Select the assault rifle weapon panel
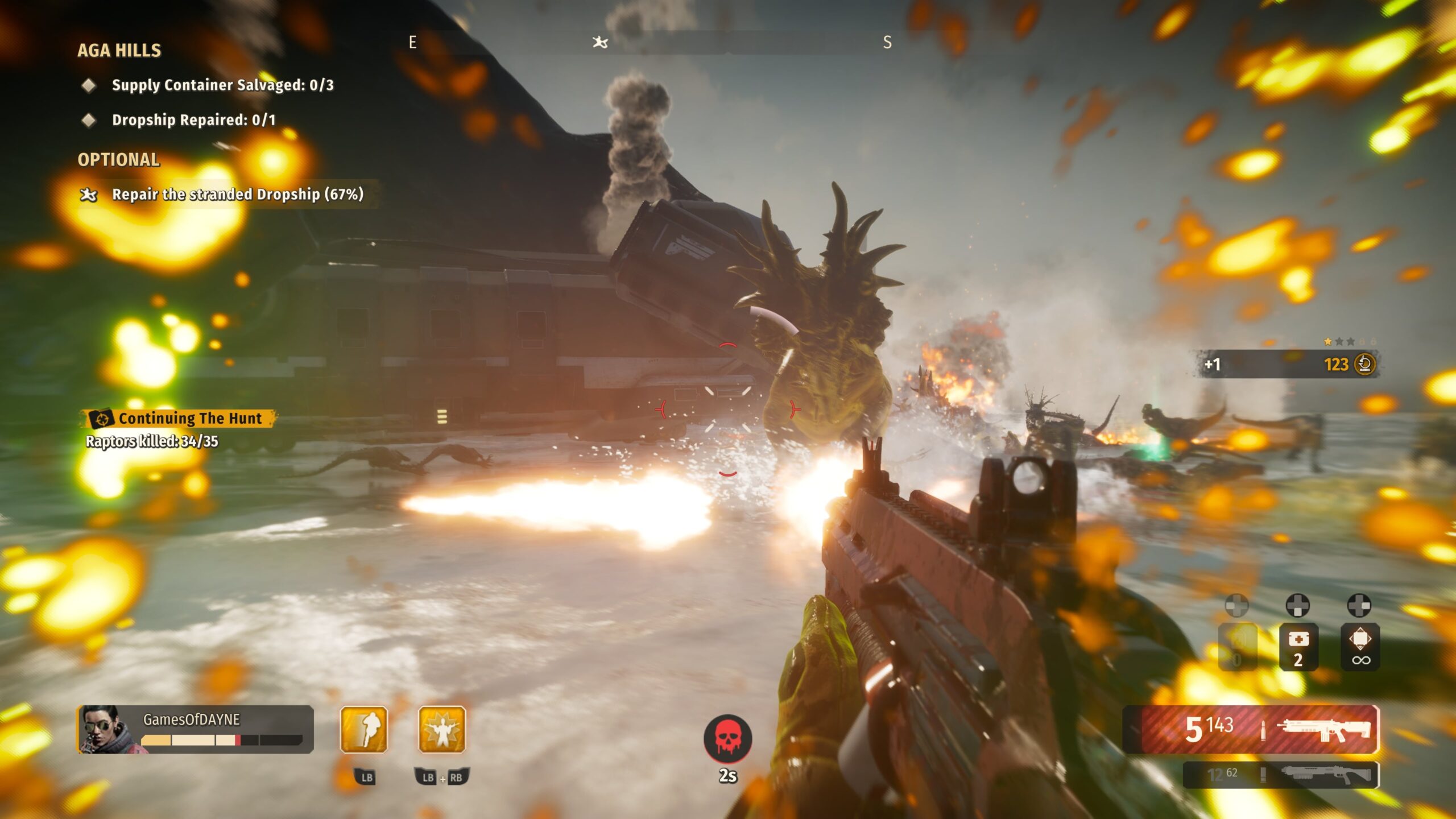The height and width of the screenshot is (819, 1456). (1251, 729)
